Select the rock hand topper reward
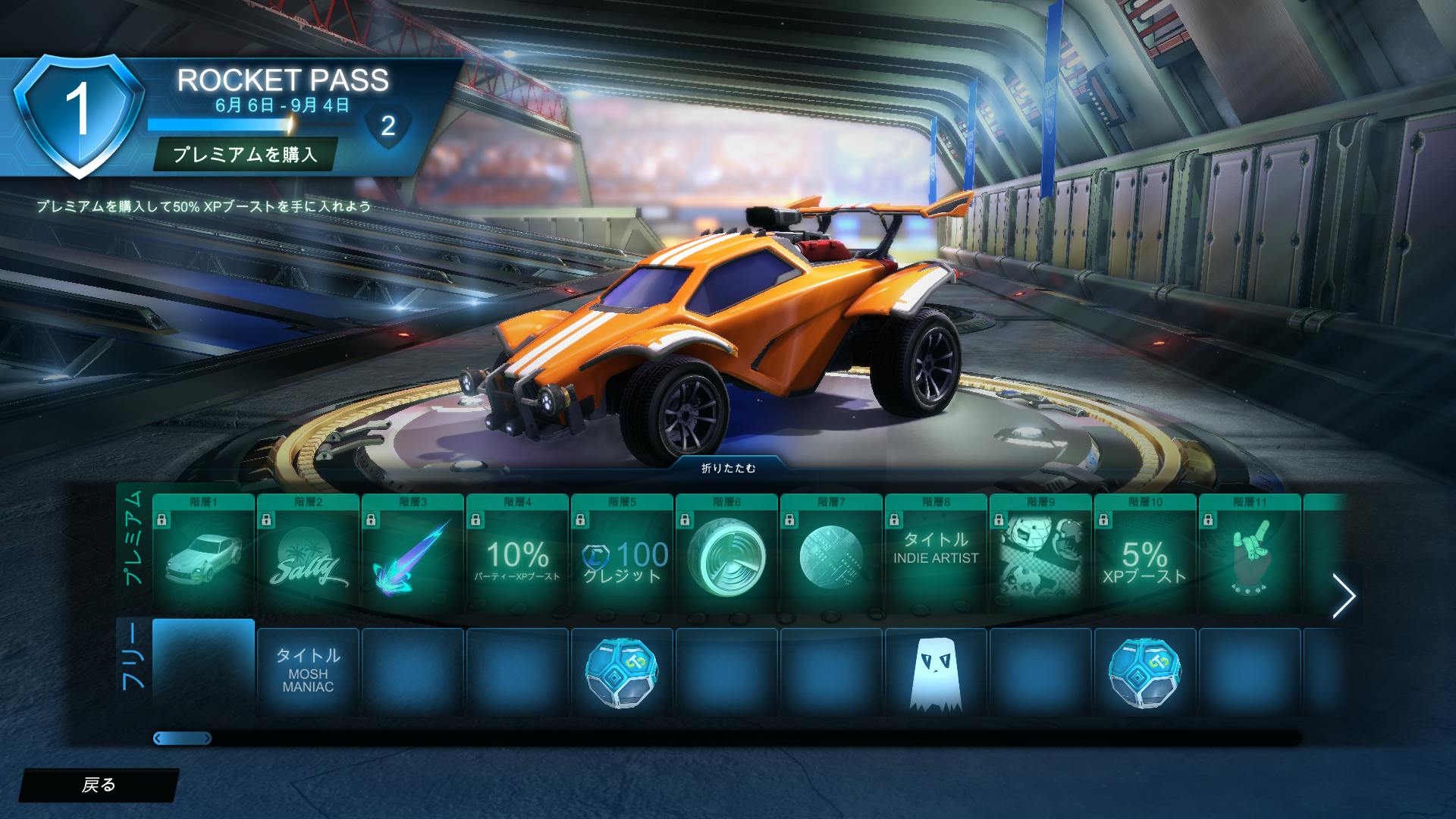1456x819 pixels. click(1250, 557)
